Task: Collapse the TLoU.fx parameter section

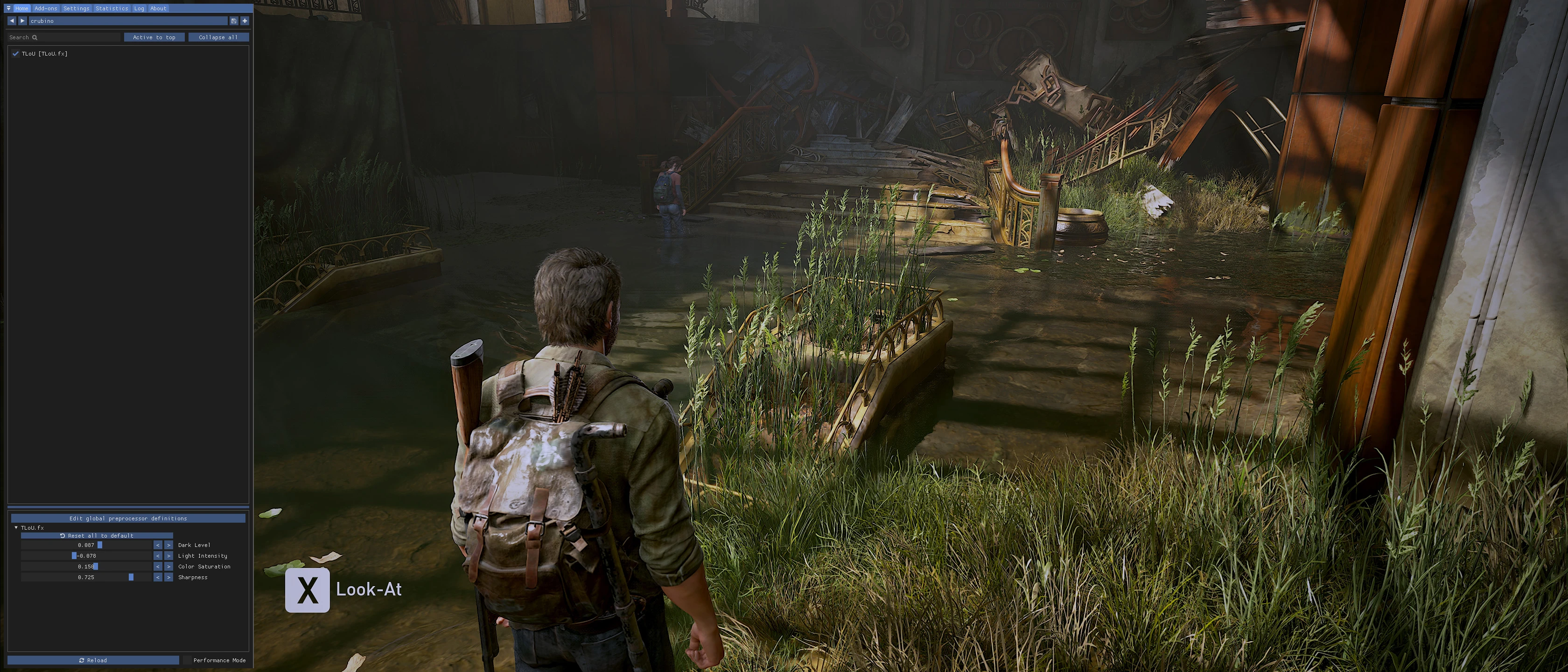Action: [x=16, y=528]
